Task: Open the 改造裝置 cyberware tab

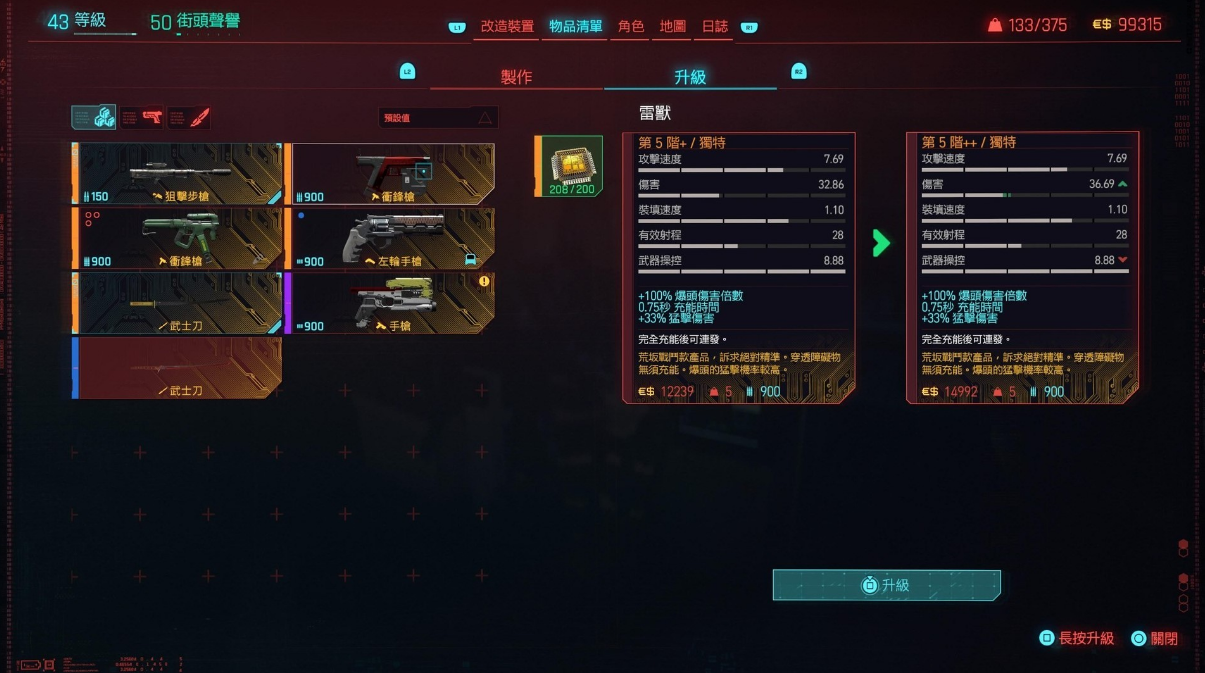Action: click(x=507, y=27)
